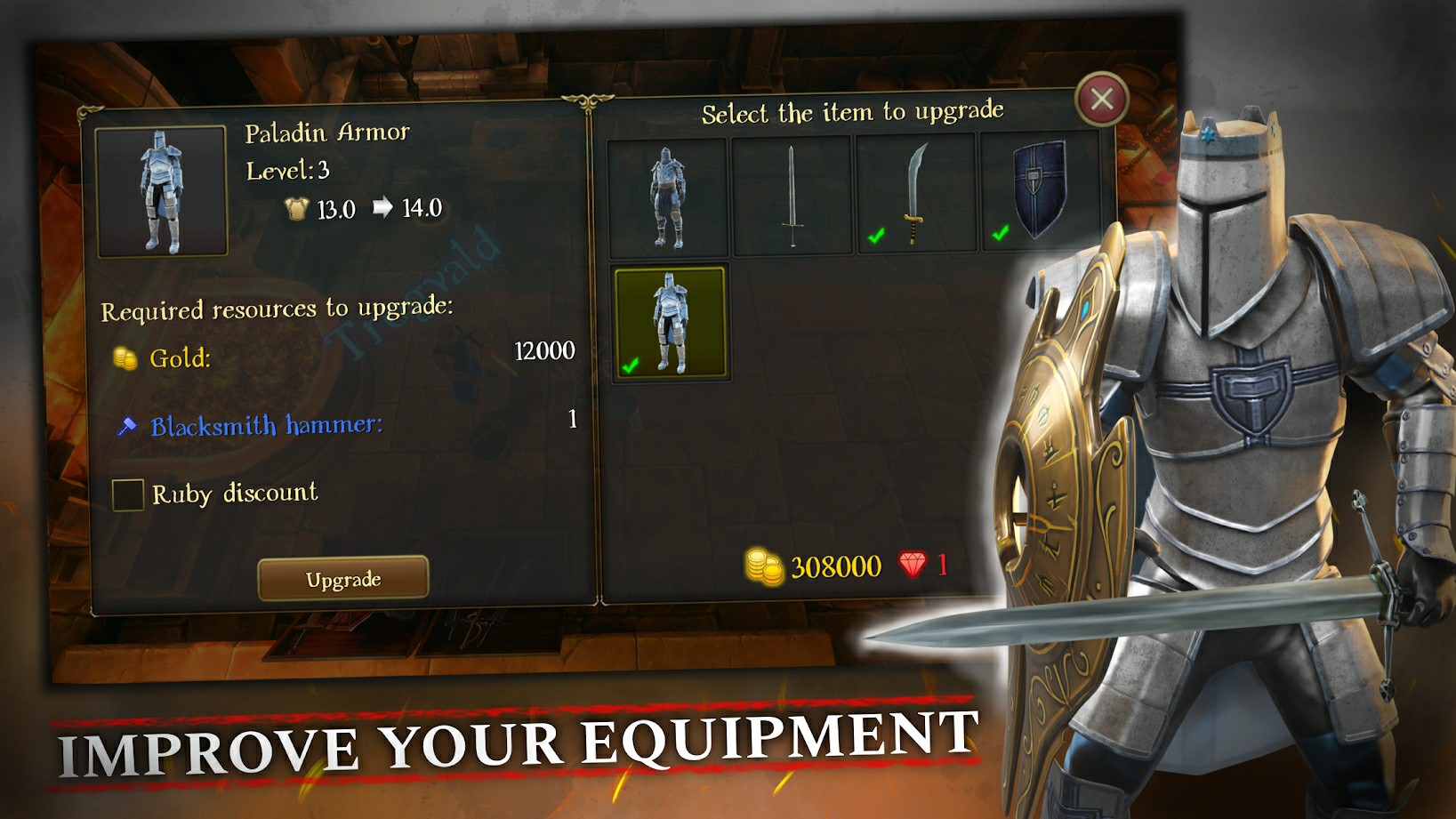Image resolution: width=1456 pixels, height=819 pixels.
Task: Click the gold coins icon next to 12000
Action: pyautogui.click(x=124, y=359)
